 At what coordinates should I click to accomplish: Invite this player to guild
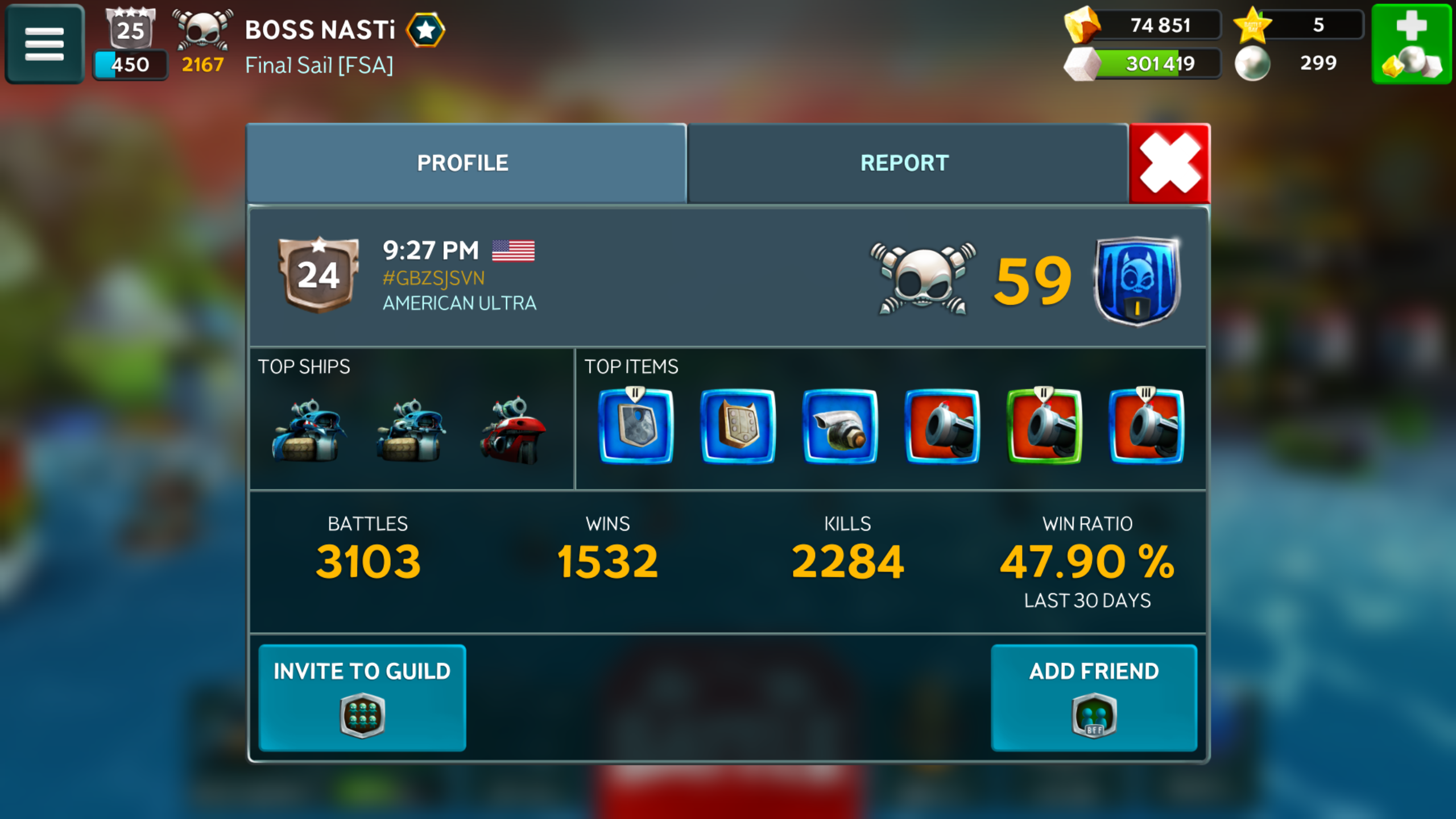tap(362, 697)
